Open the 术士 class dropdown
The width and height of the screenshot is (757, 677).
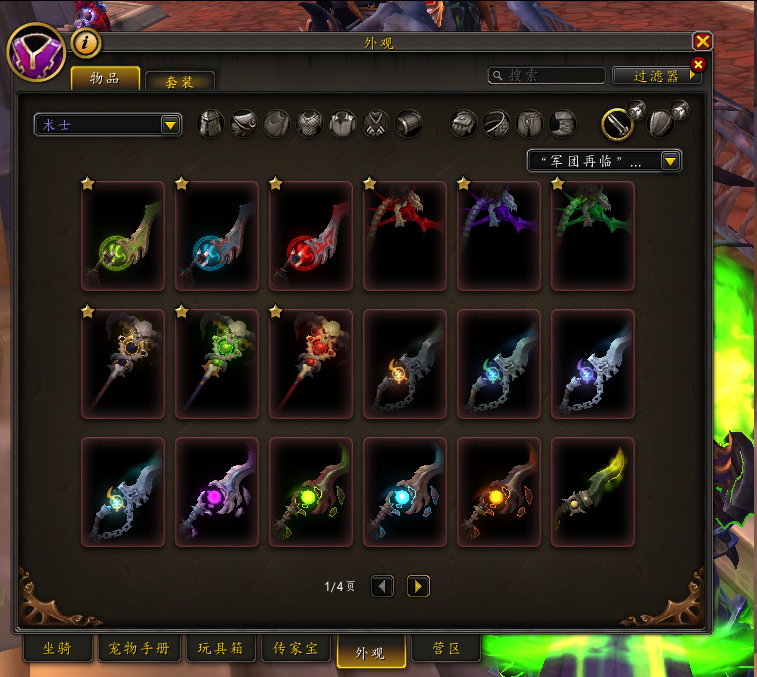(108, 124)
